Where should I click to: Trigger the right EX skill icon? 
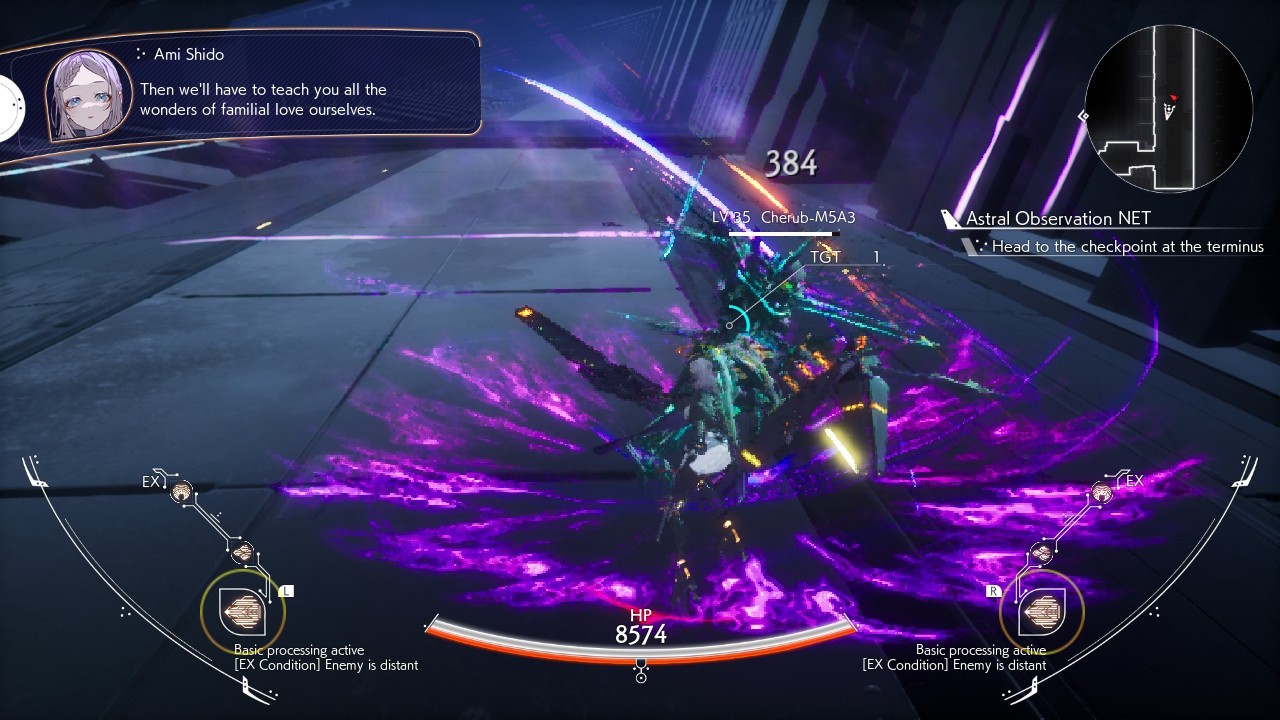(x=1102, y=491)
